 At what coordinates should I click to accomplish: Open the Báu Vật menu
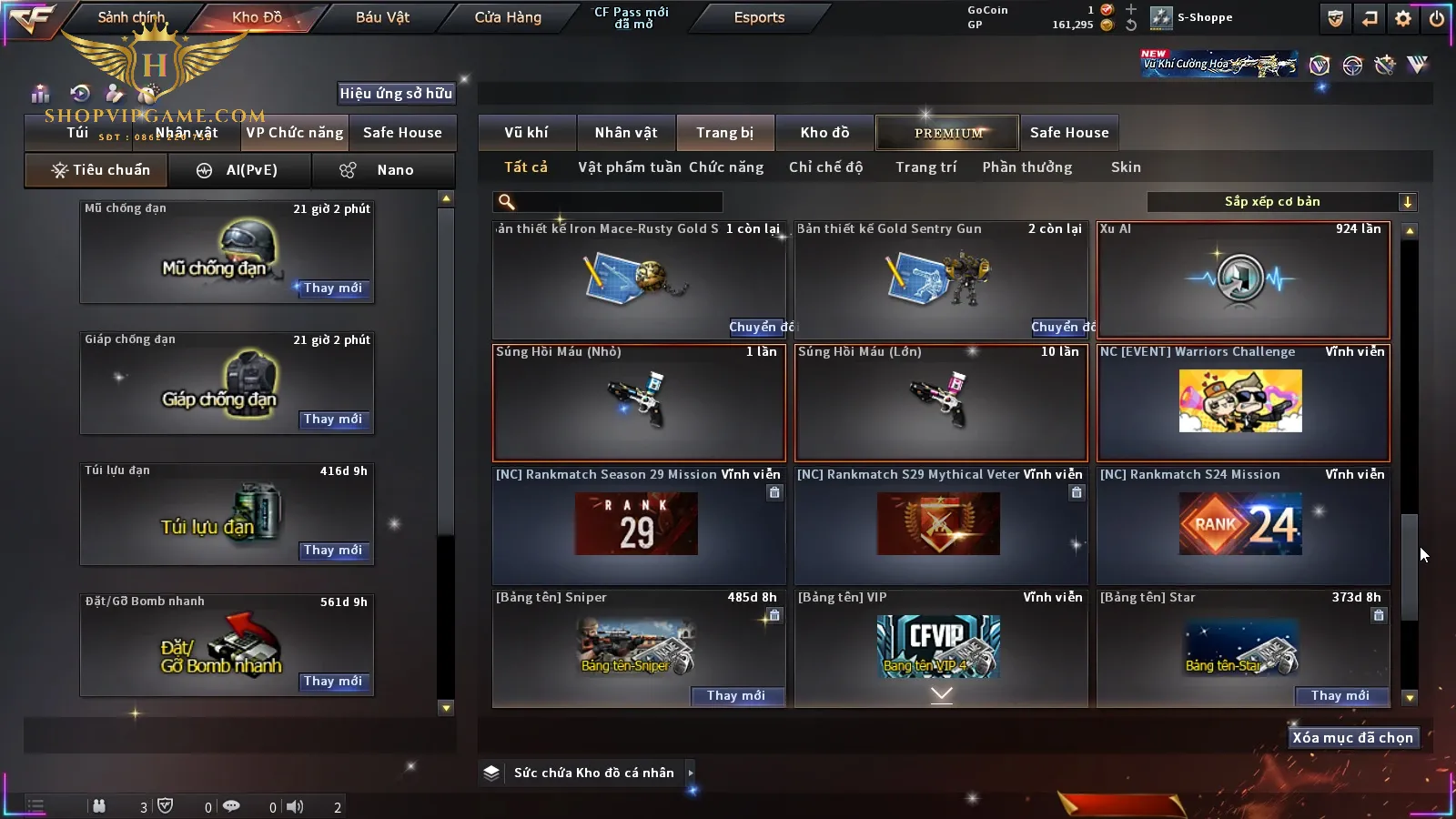[382, 17]
